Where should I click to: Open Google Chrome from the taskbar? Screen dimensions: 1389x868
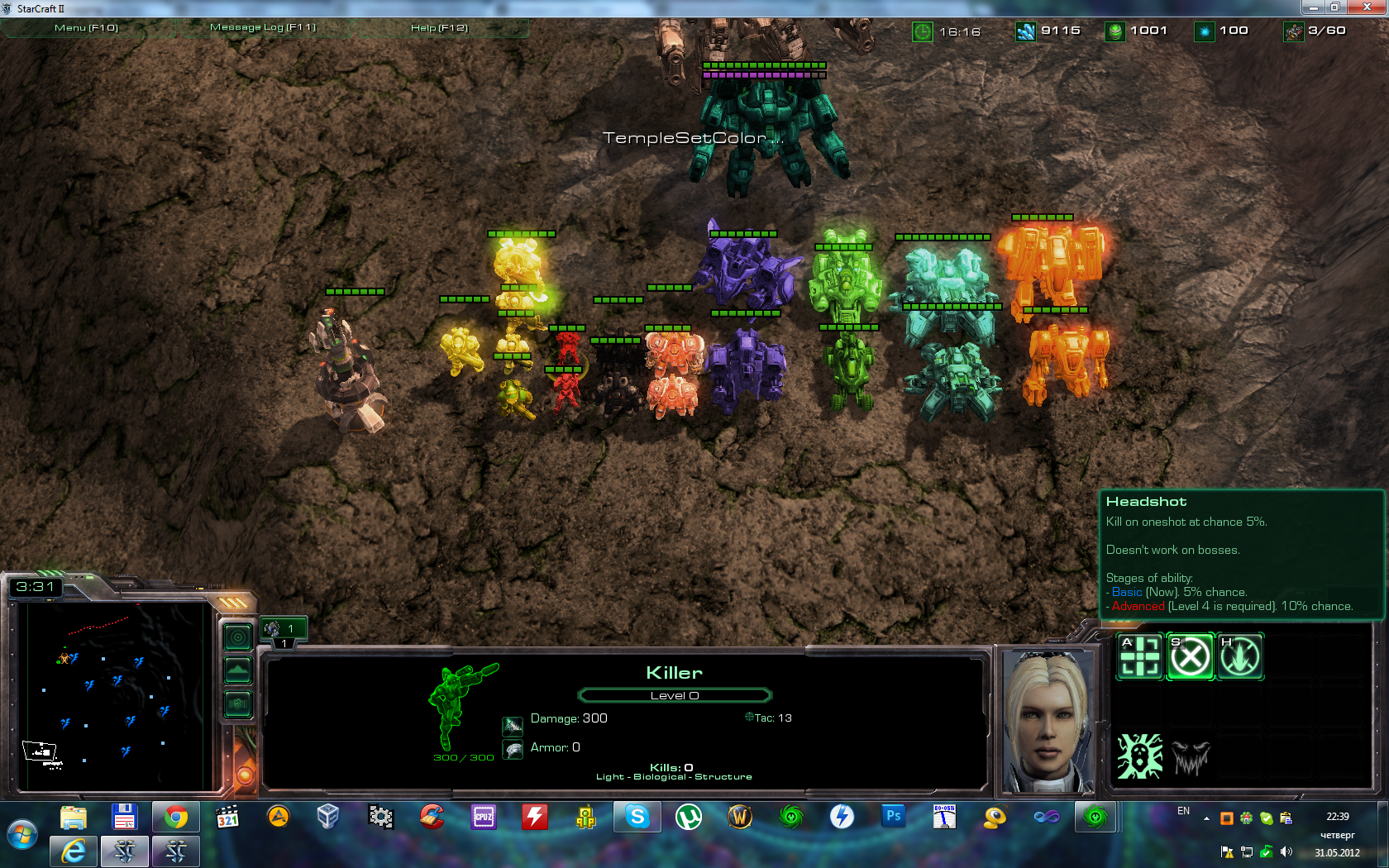(175, 818)
